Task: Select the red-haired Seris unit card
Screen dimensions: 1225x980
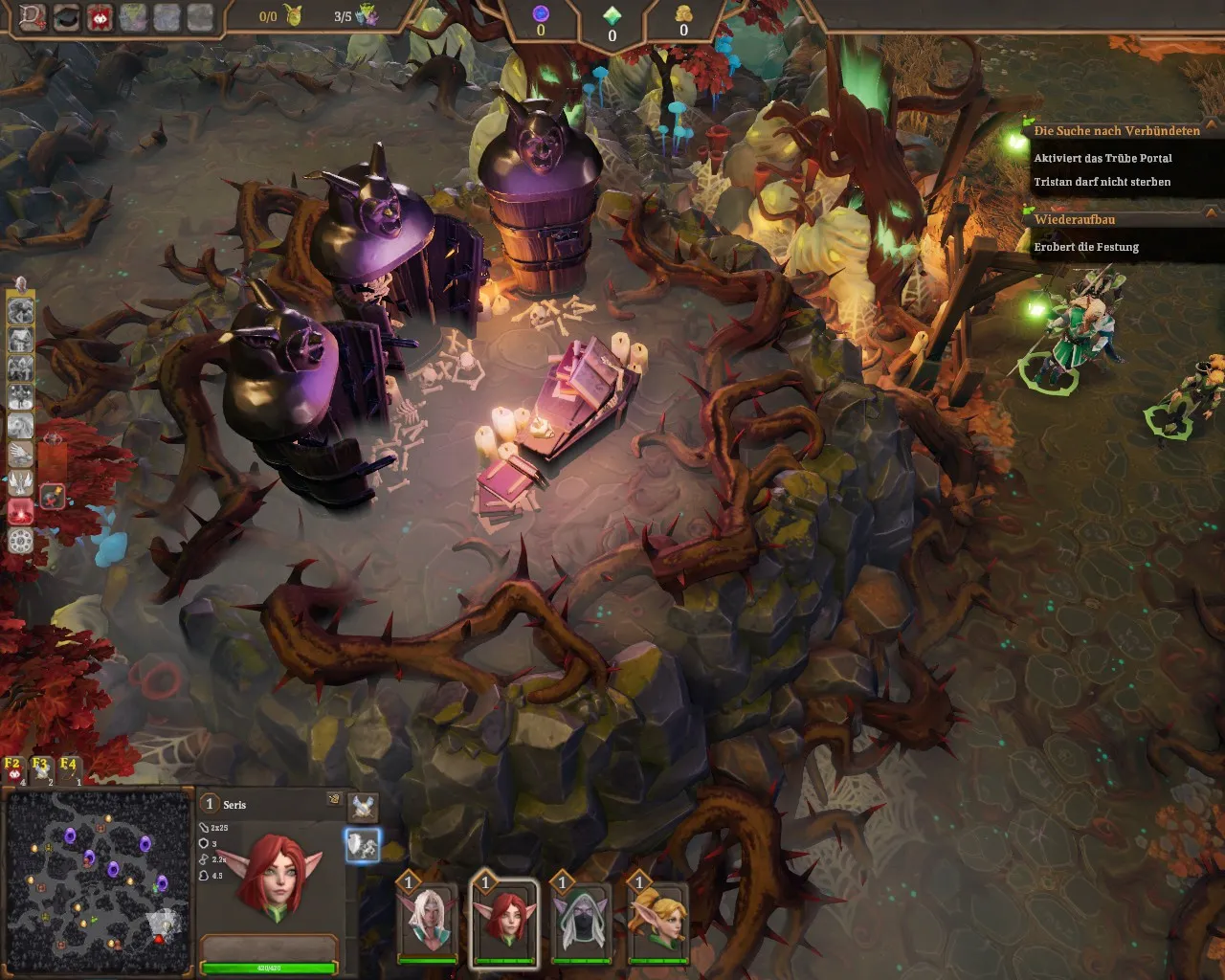Action: pos(503,923)
